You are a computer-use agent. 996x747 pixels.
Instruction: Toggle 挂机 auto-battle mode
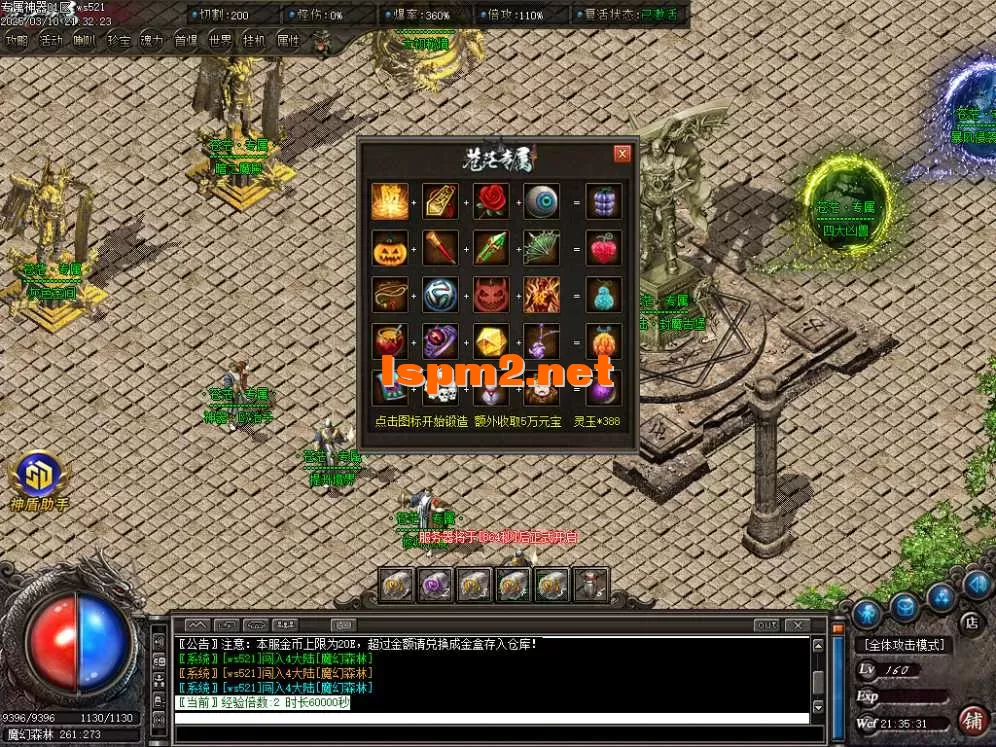(254, 41)
